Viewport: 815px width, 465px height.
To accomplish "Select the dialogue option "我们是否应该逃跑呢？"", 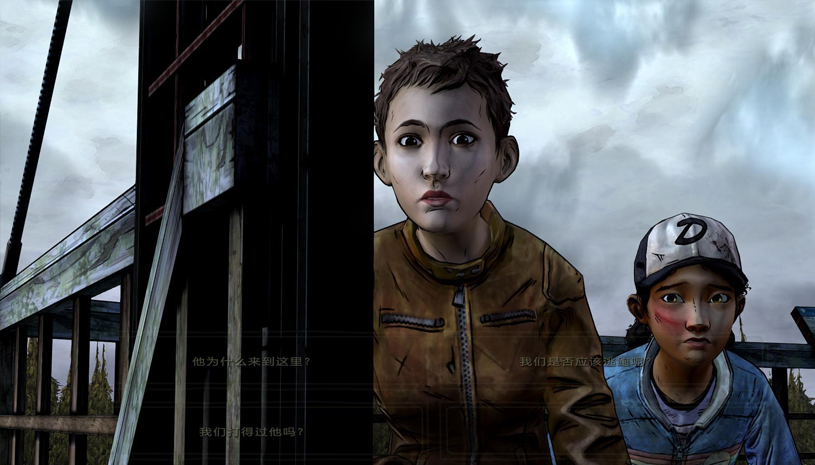I will [x=584, y=361].
